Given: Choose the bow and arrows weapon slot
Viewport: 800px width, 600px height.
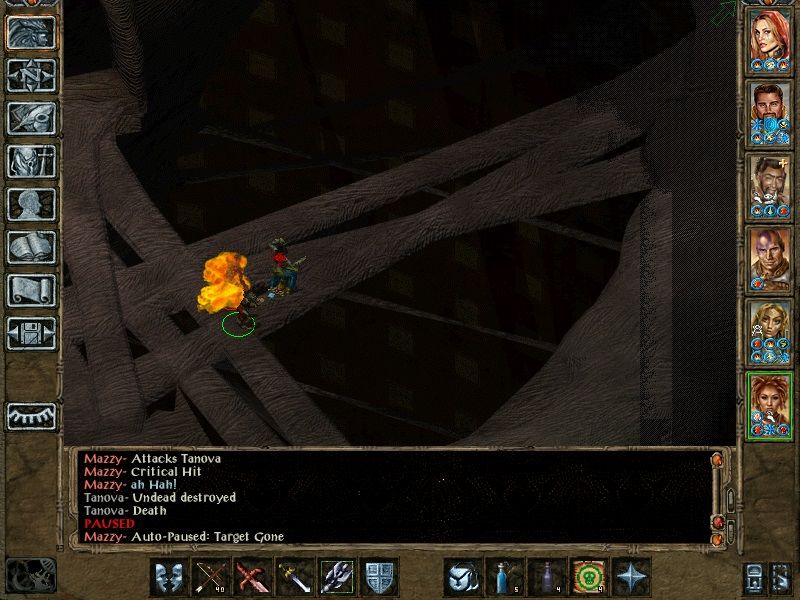Looking at the screenshot, I should (x=209, y=577).
